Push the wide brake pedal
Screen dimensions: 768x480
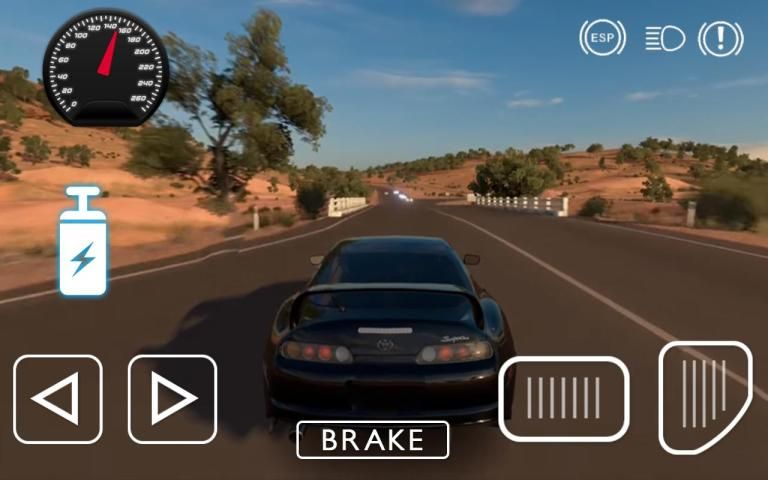tap(564, 398)
